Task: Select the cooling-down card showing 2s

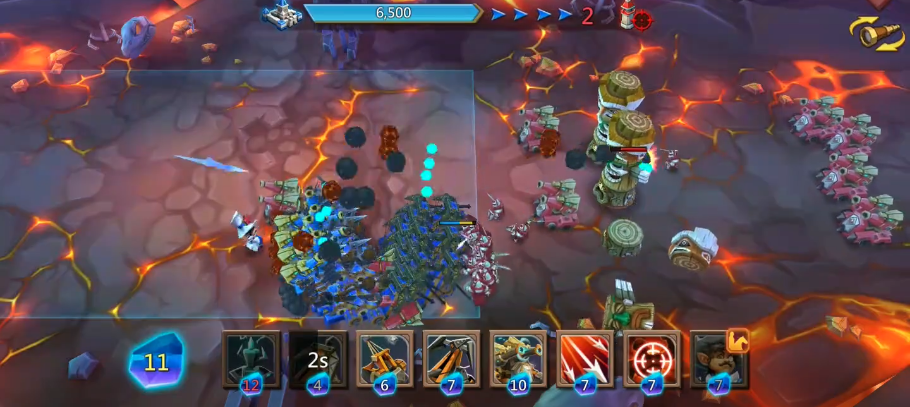Action: click(318, 359)
